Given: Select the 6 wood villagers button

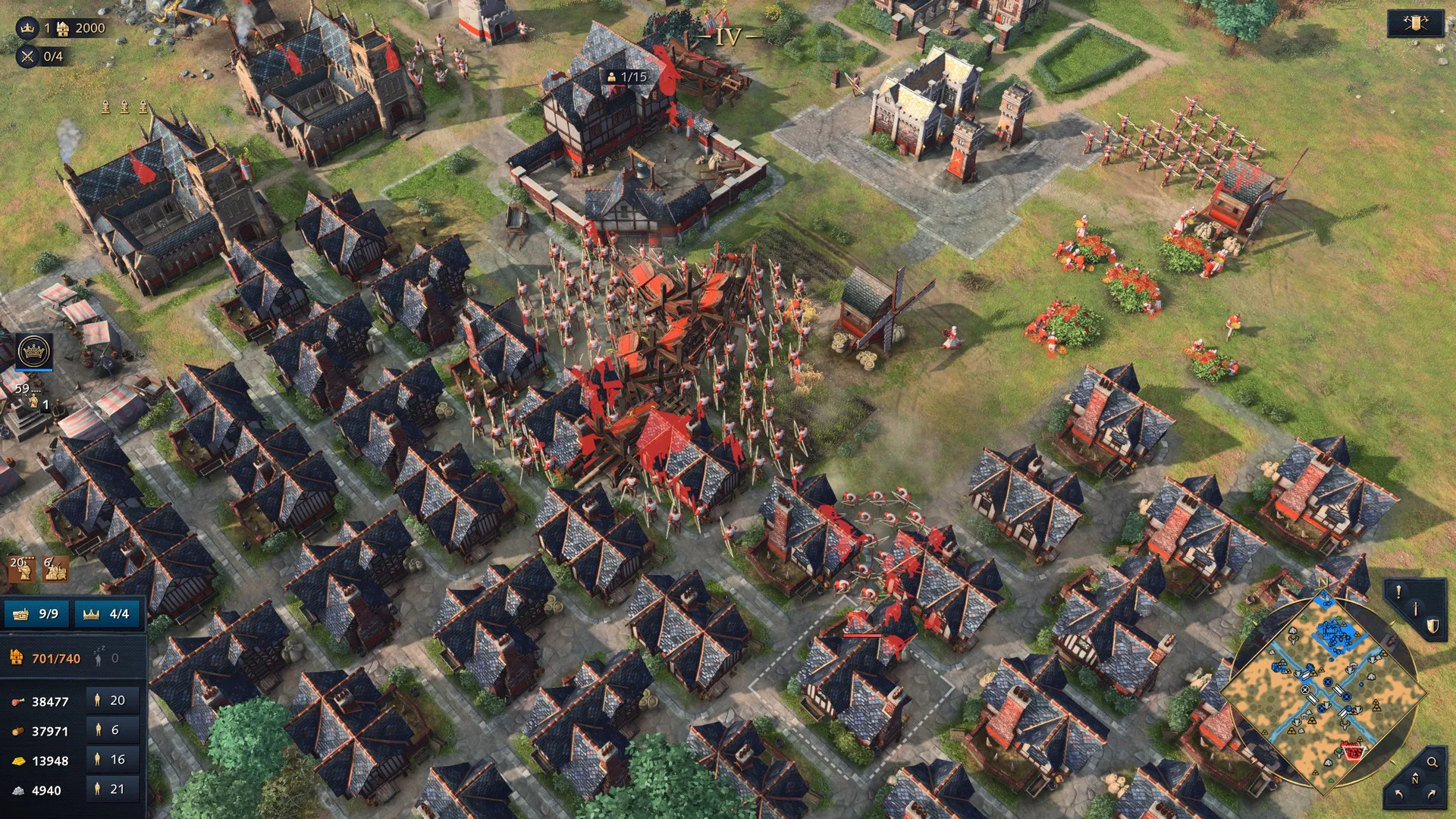Looking at the screenshot, I should (x=111, y=730).
